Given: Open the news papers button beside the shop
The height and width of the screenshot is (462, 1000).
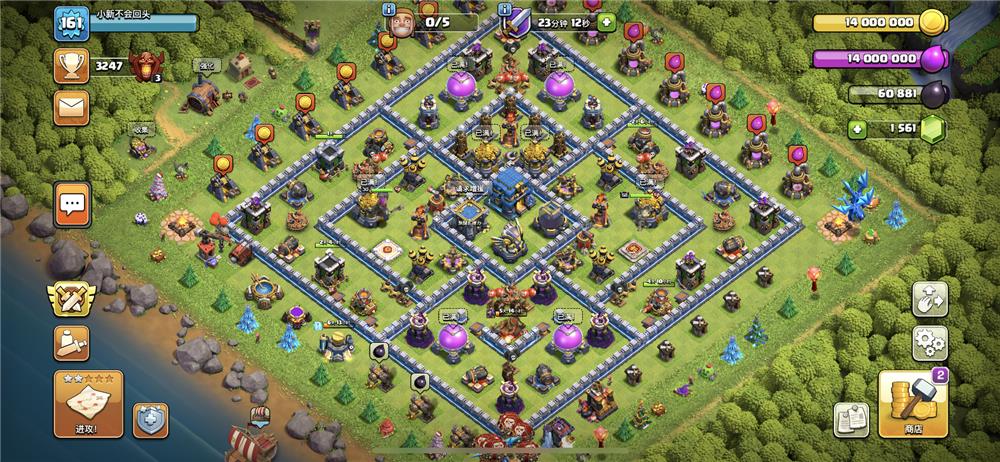Looking at the screenshot, I should coord(851,418).
